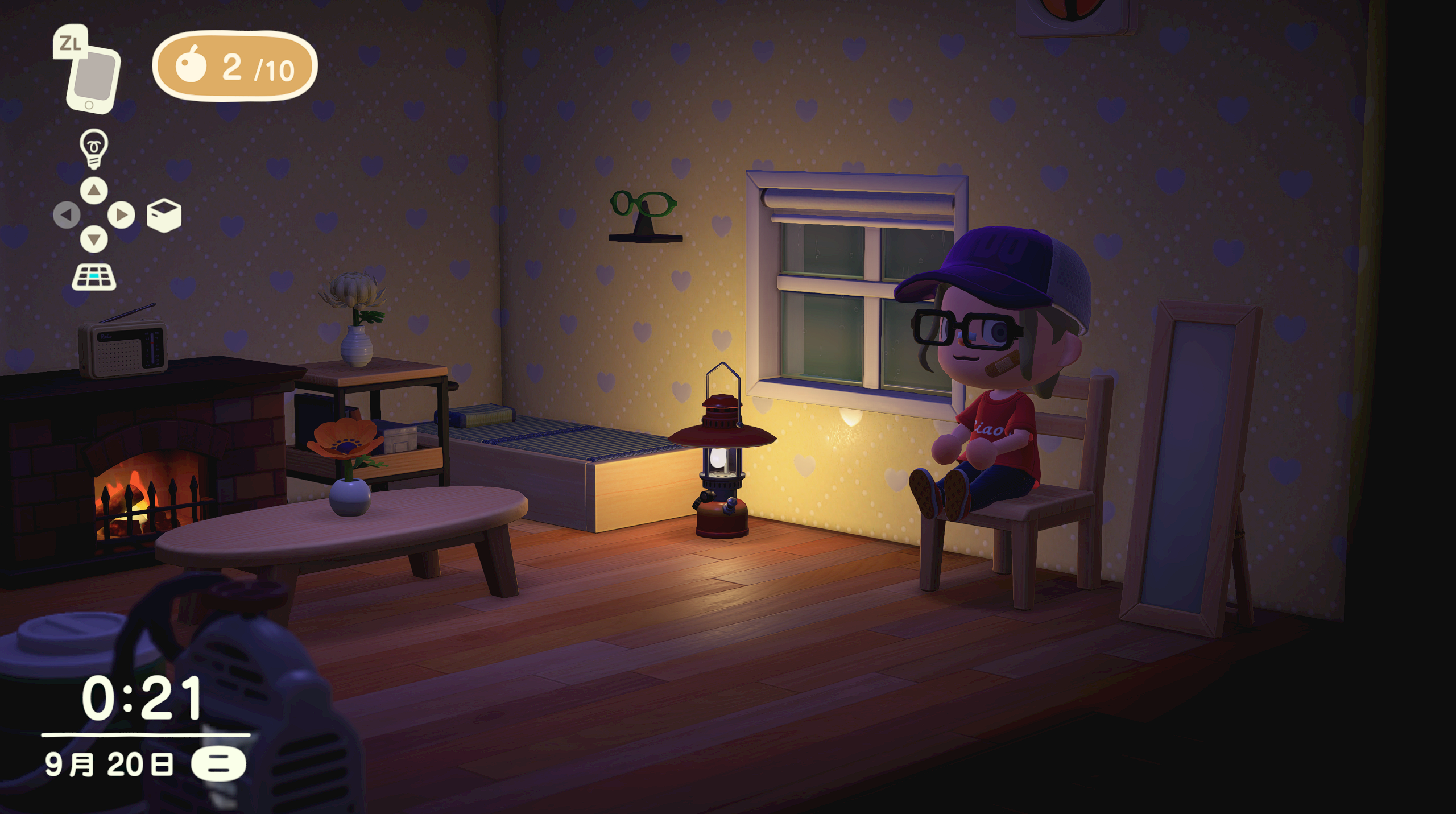Screen dimensions: 1456x814
Task: Open the NookPhone icon
Action: click(93, 79)
